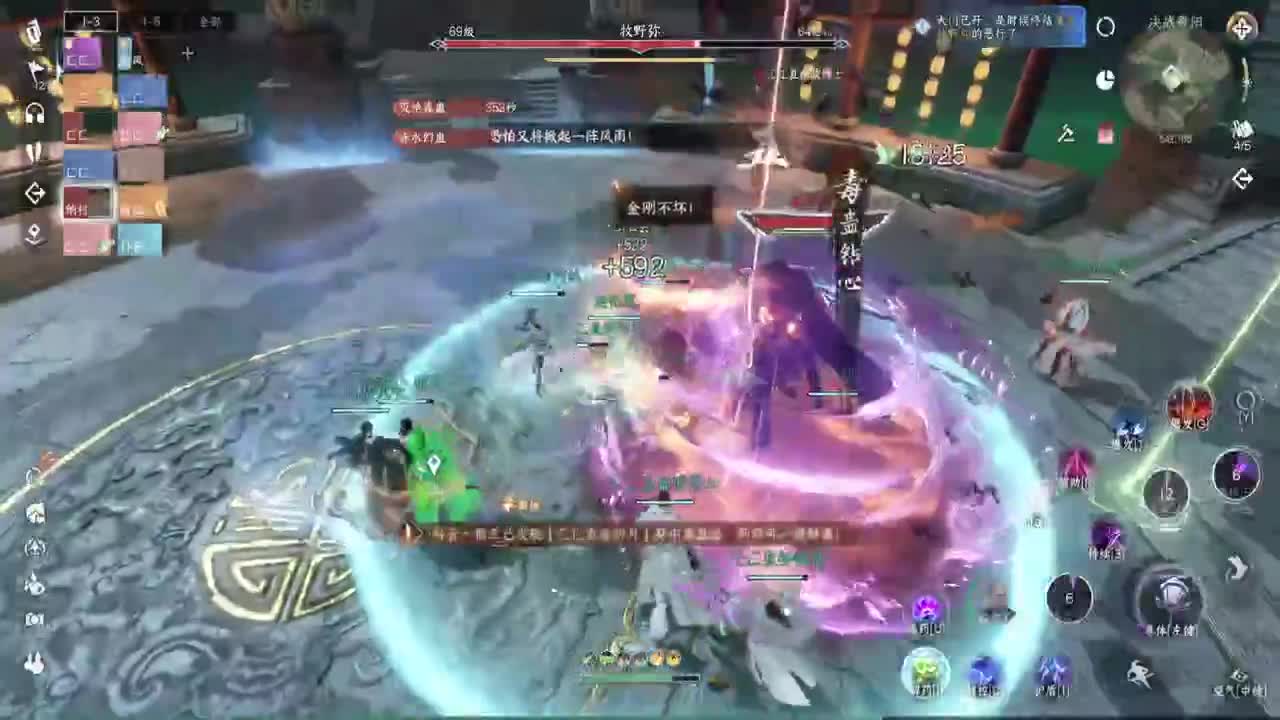Toggle the exchange arrows icon on right edge

1243,178
